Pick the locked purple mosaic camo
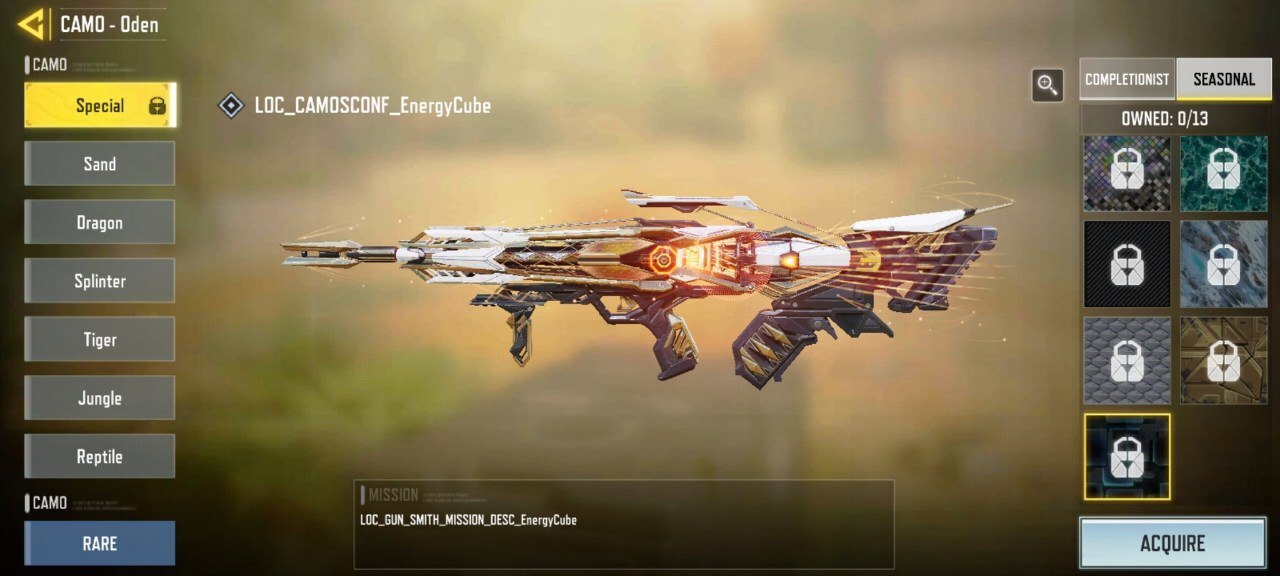Image resolution: width=1280 pixels, height=576 pixels. [x=1127, y=173]
